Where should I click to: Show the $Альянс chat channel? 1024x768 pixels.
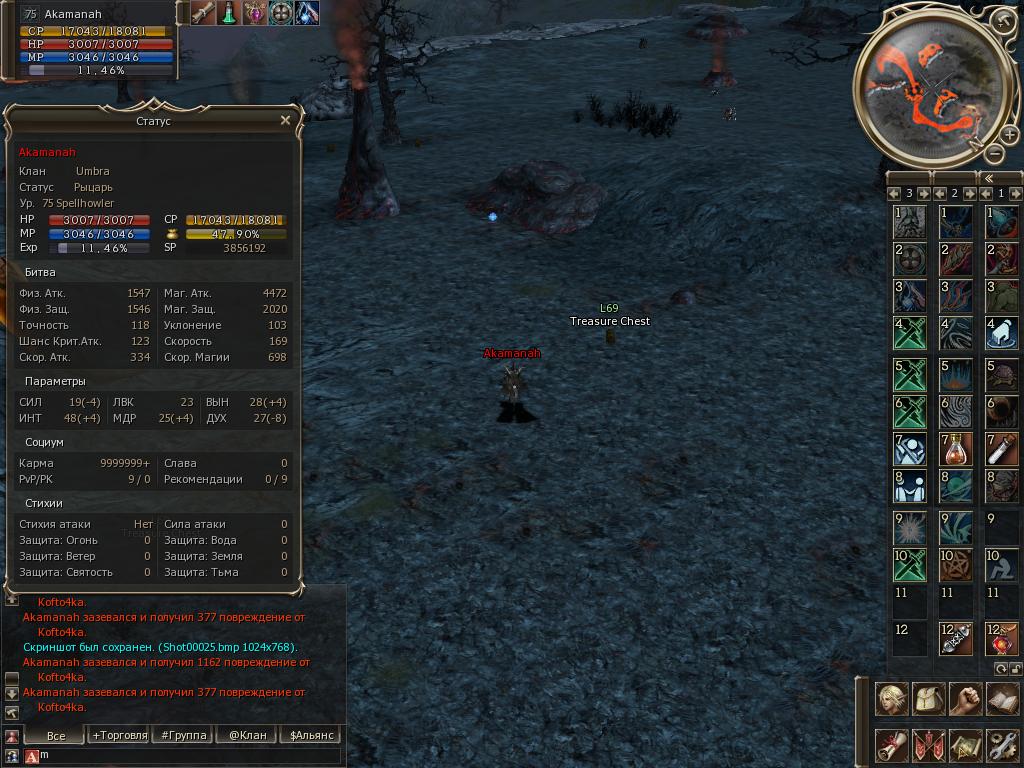tap(310, 735)
